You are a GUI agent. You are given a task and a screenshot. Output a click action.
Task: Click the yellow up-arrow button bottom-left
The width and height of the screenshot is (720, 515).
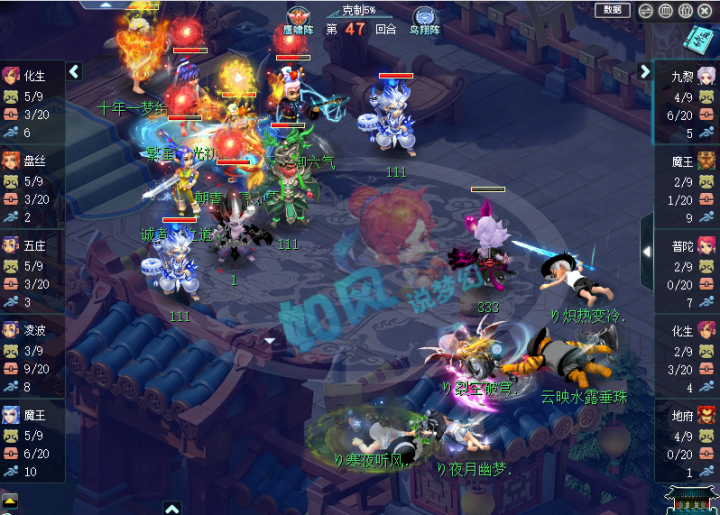pyautogui.click(x=9, y=500)
